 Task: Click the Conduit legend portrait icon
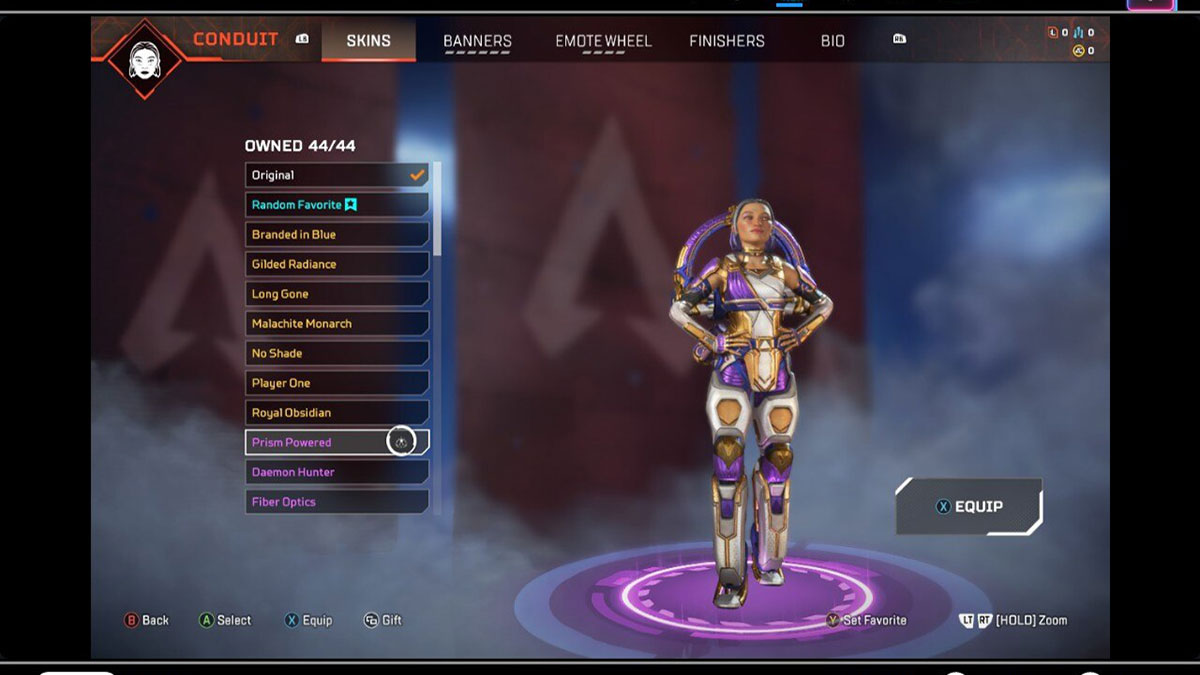144,57
